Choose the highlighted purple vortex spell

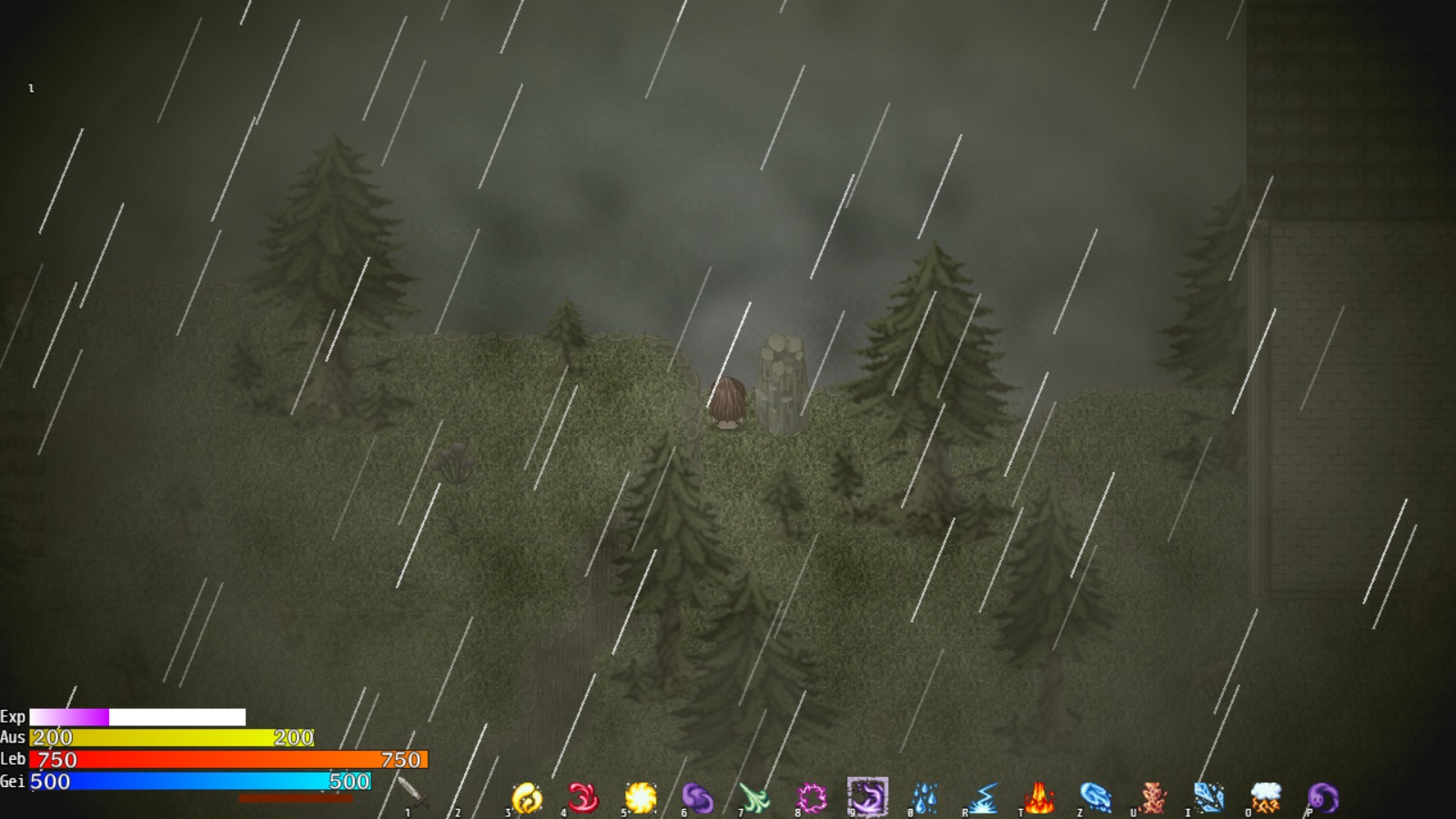click(867, 797)
